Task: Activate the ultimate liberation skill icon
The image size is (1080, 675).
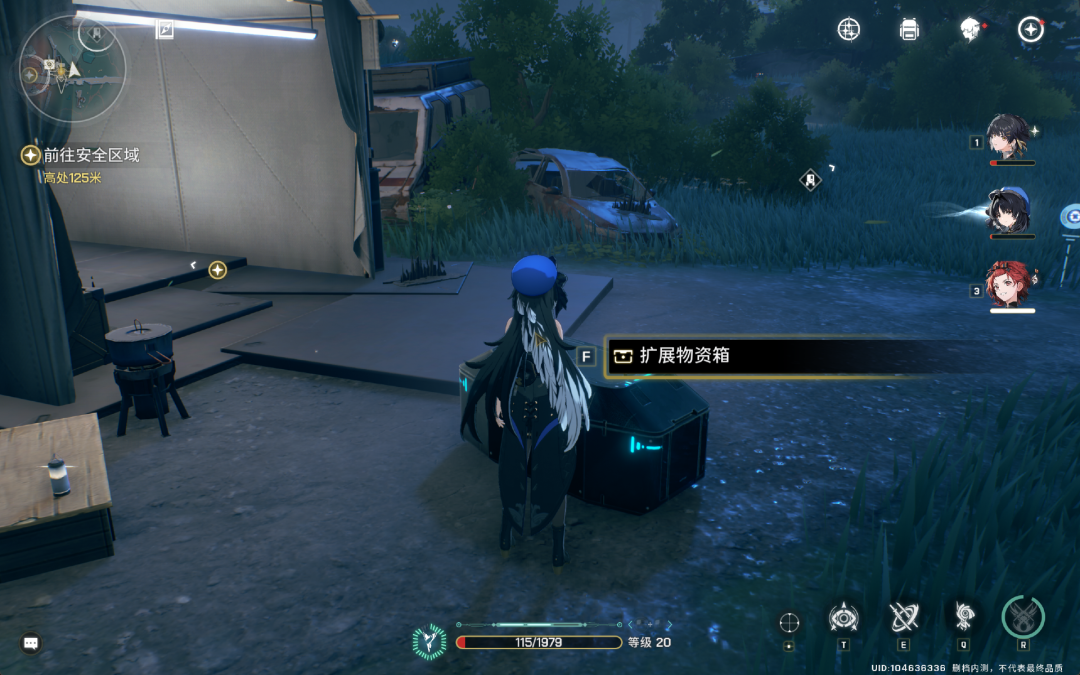Action: (x=1023, y=617)
